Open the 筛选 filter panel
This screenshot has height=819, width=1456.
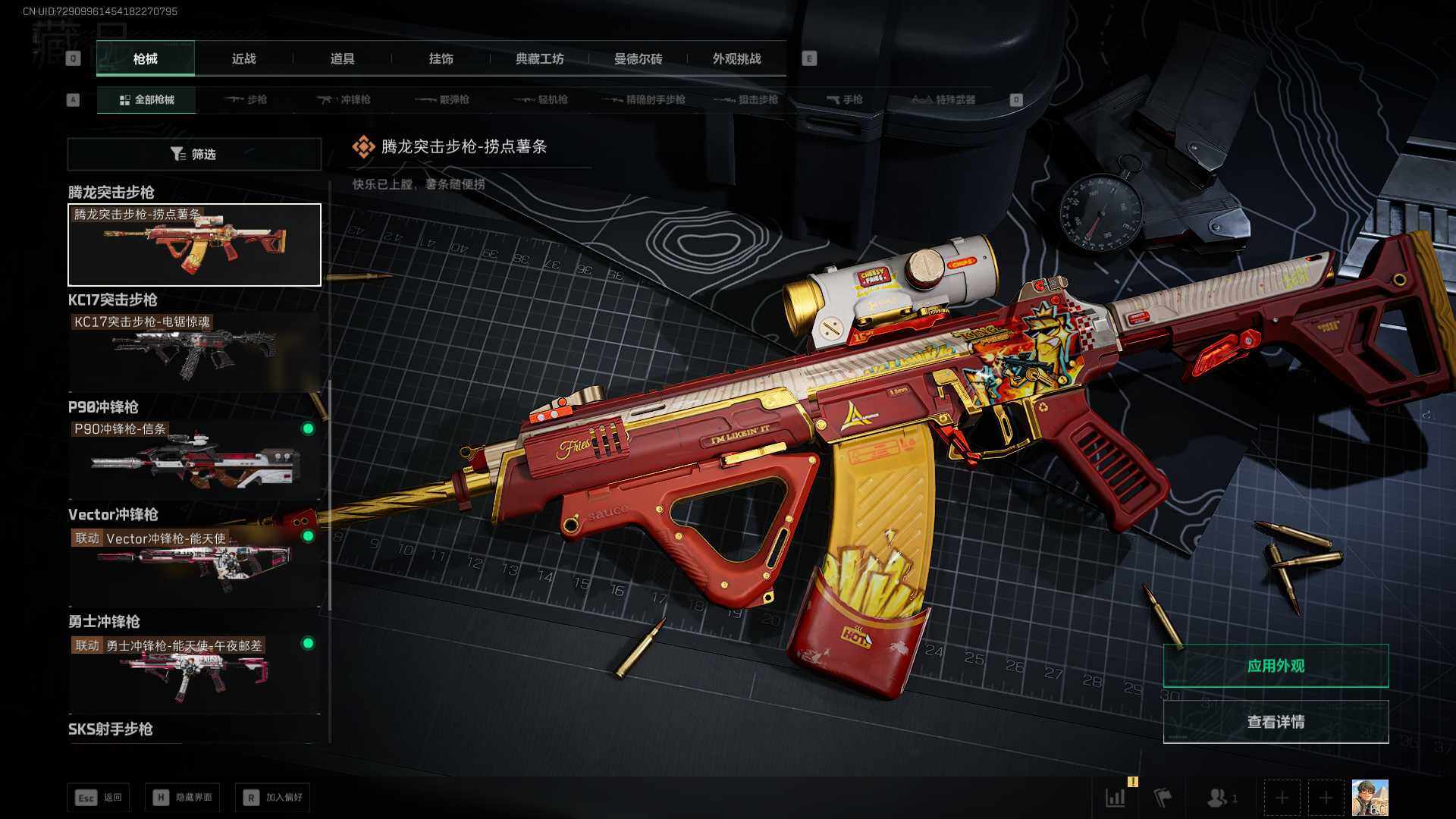click(x=194, y=154)
